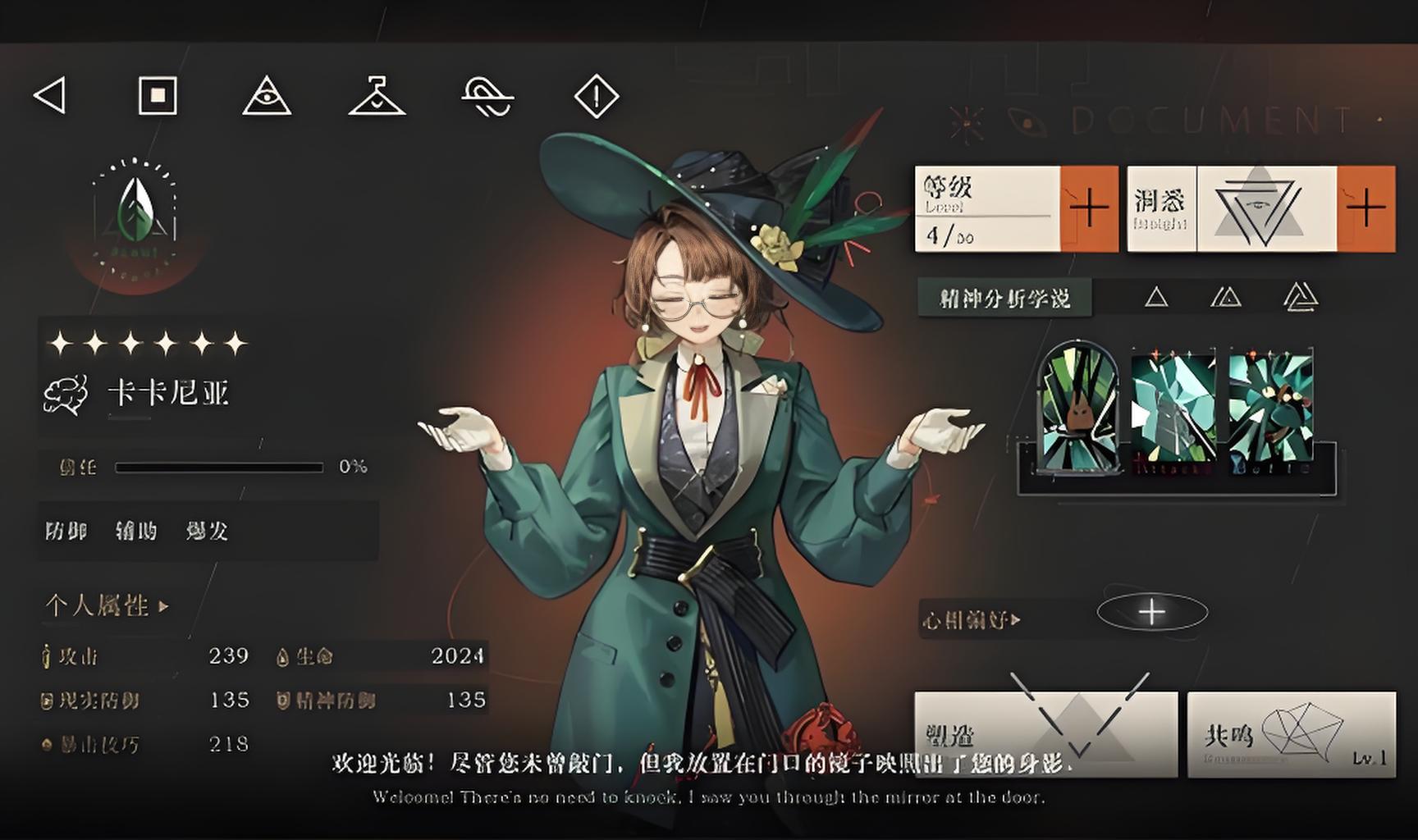Select the triple triangle portrait tier

(1300, 297)
